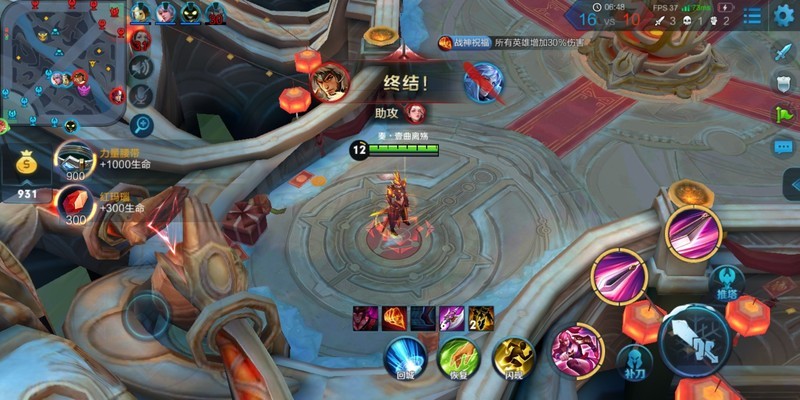
Task: Use the 恢复 heal spell
Action: pyautogui.click(x=459, y=357)
